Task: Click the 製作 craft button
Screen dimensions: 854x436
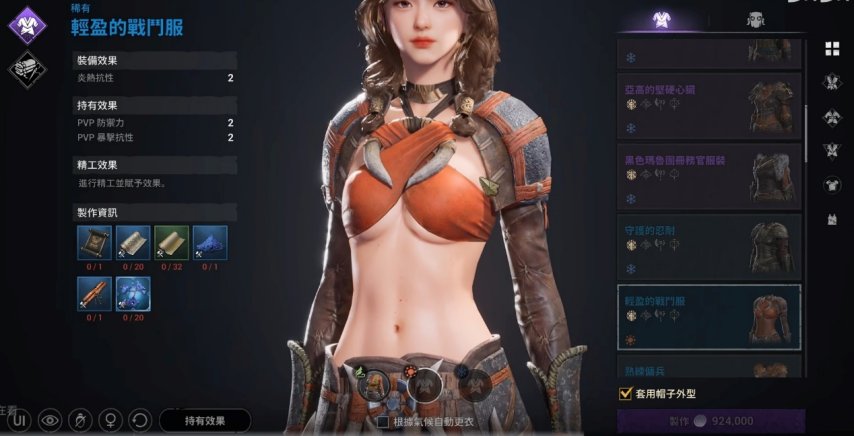Action: [710, 421]
